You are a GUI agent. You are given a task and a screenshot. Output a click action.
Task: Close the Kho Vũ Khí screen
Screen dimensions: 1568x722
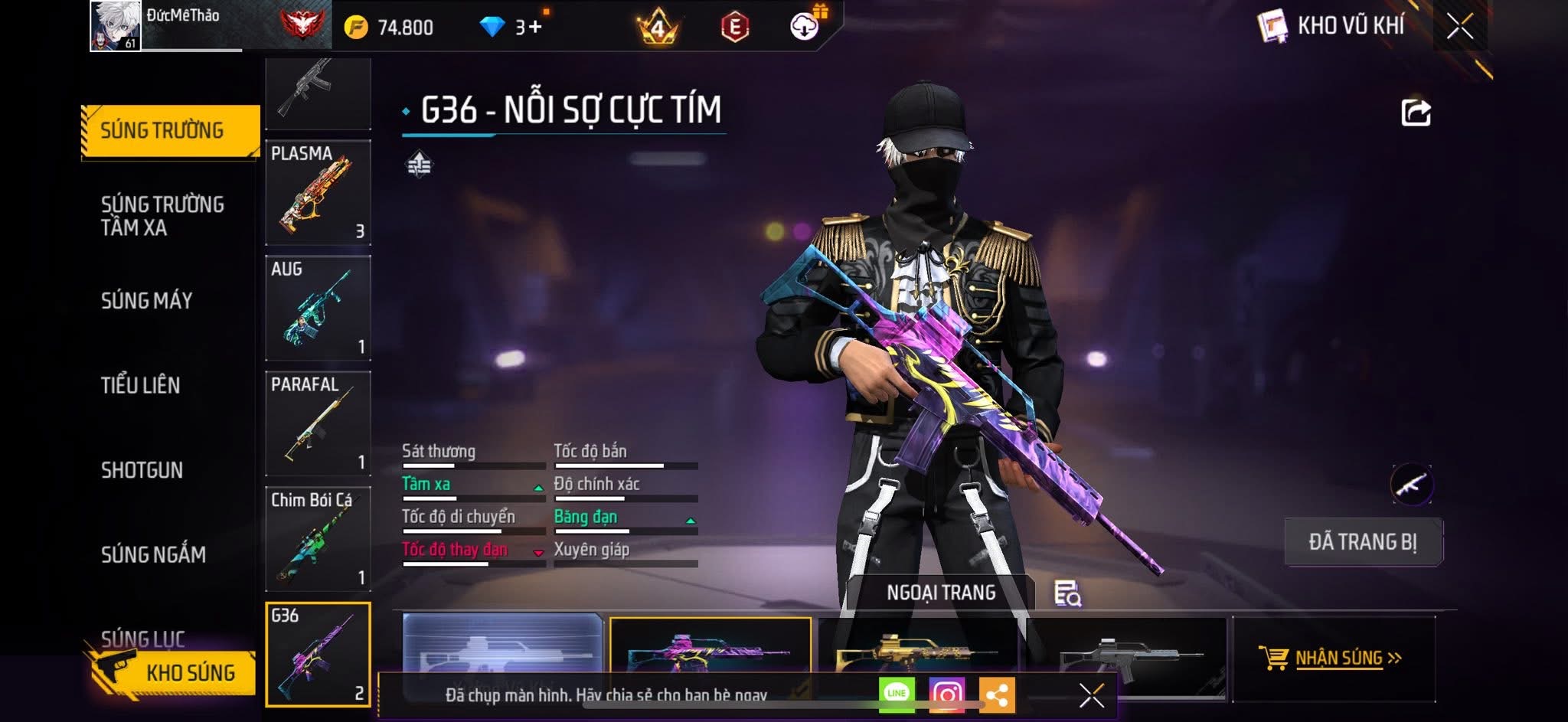click(1459, 27)
